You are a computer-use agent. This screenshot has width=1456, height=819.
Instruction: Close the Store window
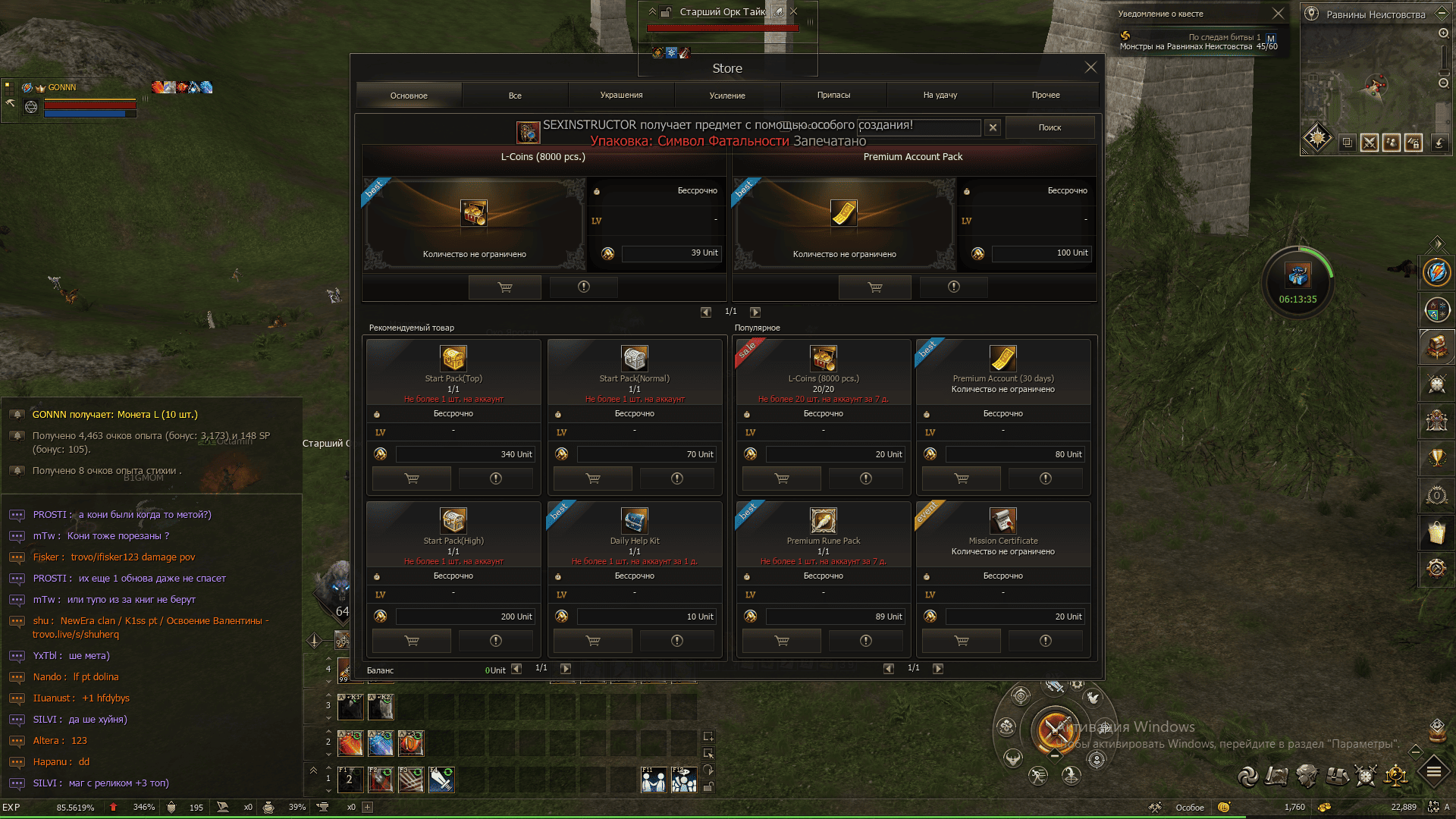click(1090, 67)
